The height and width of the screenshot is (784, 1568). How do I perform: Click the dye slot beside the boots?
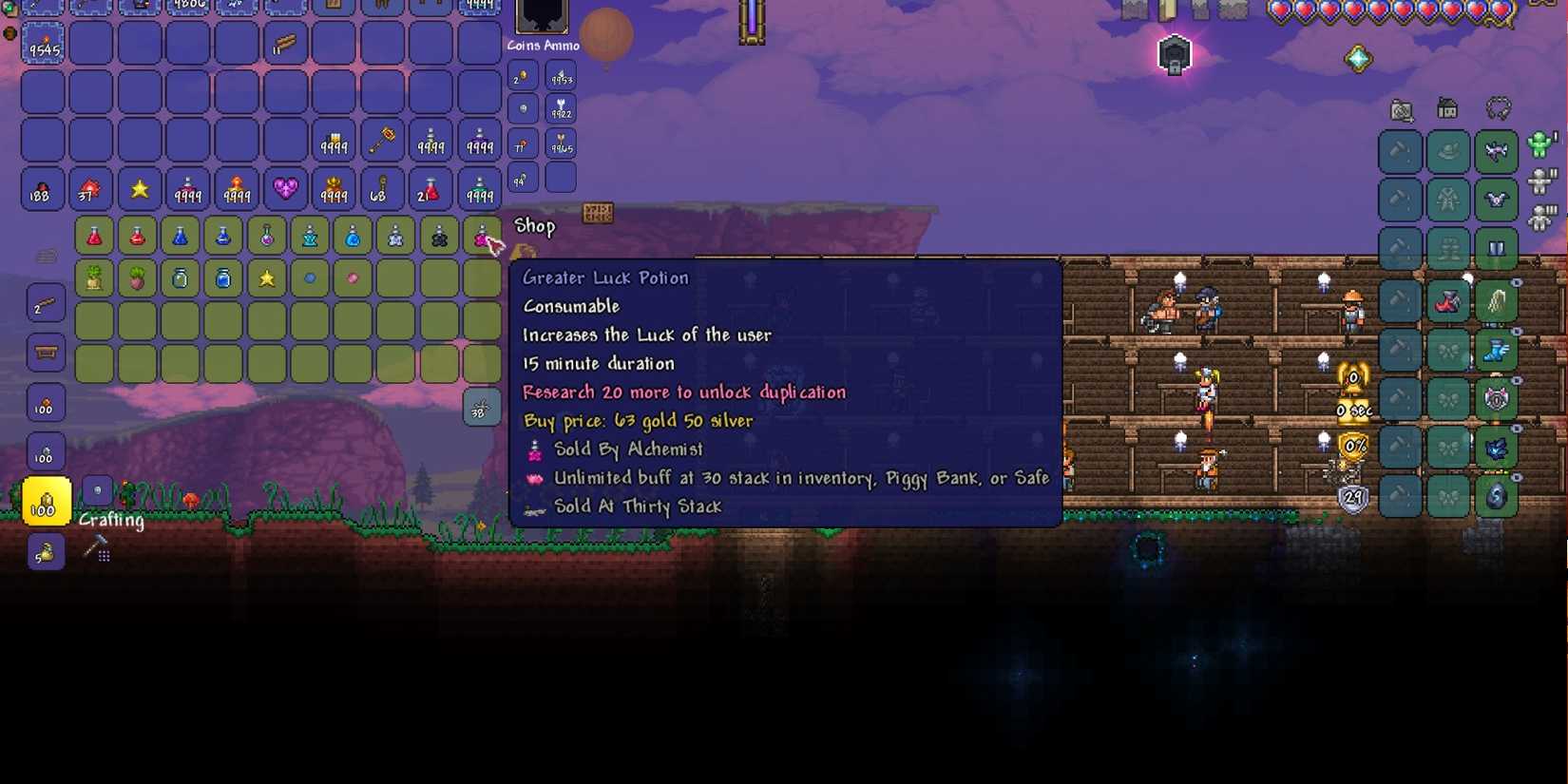1399,301
